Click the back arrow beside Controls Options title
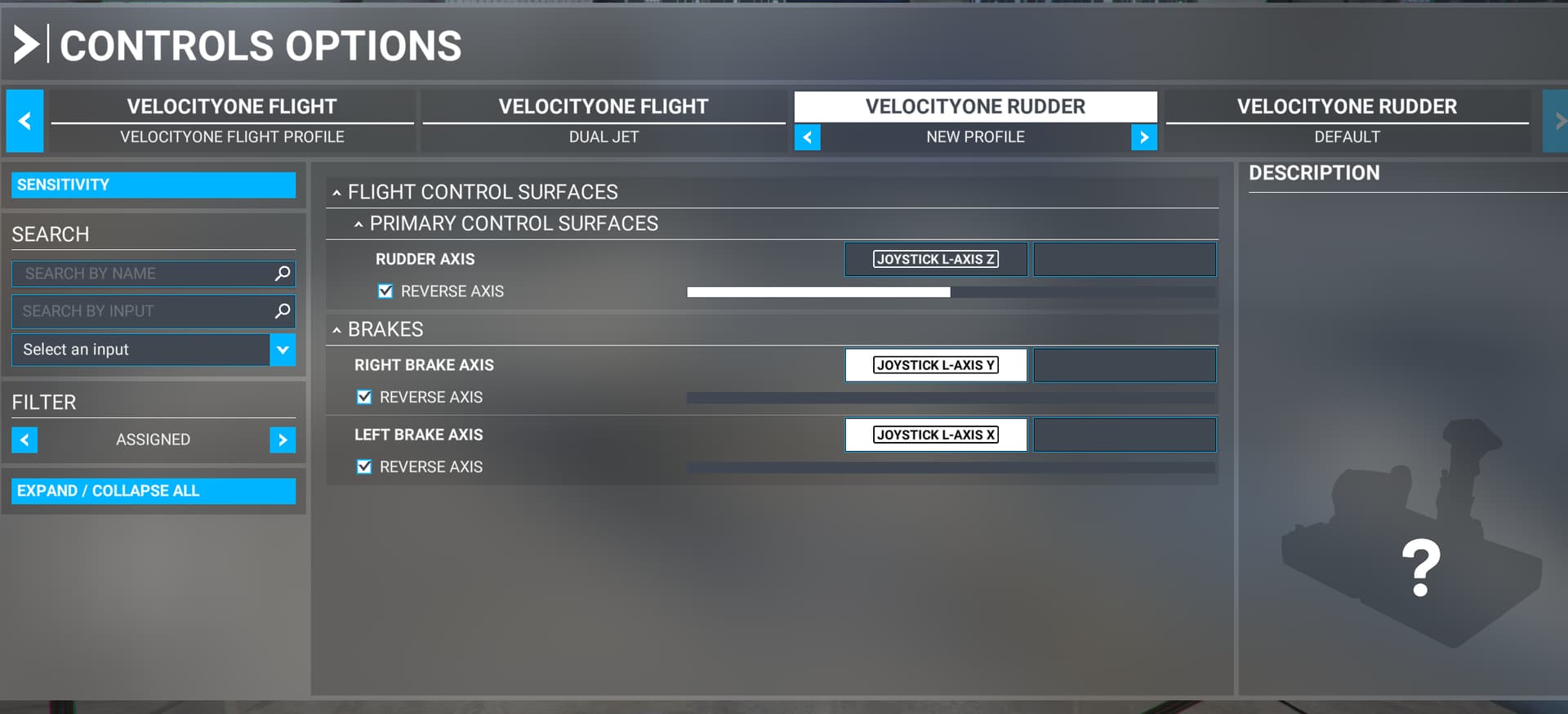 pos(27,46)
